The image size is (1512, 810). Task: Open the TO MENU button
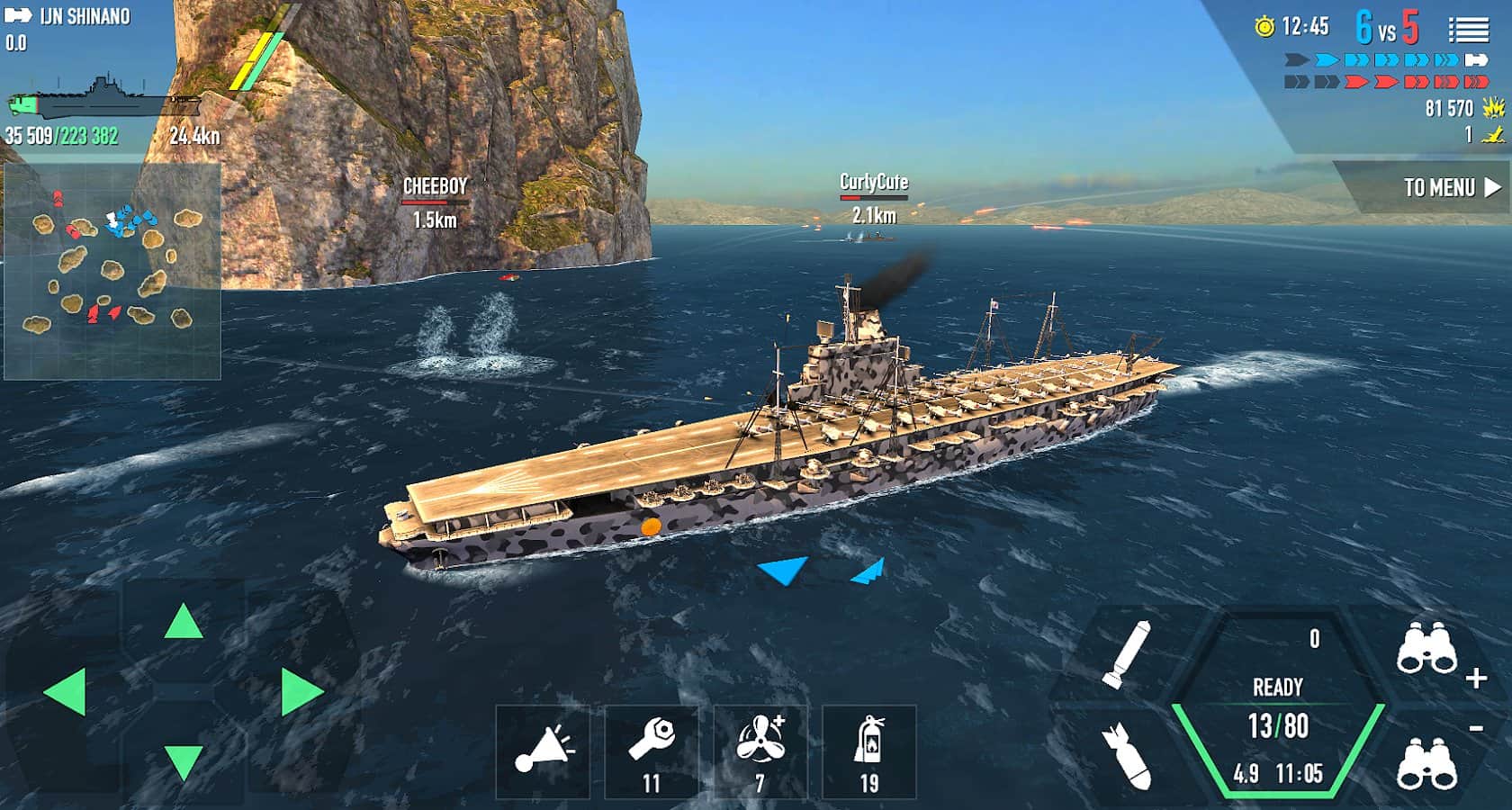(1450, 187)
